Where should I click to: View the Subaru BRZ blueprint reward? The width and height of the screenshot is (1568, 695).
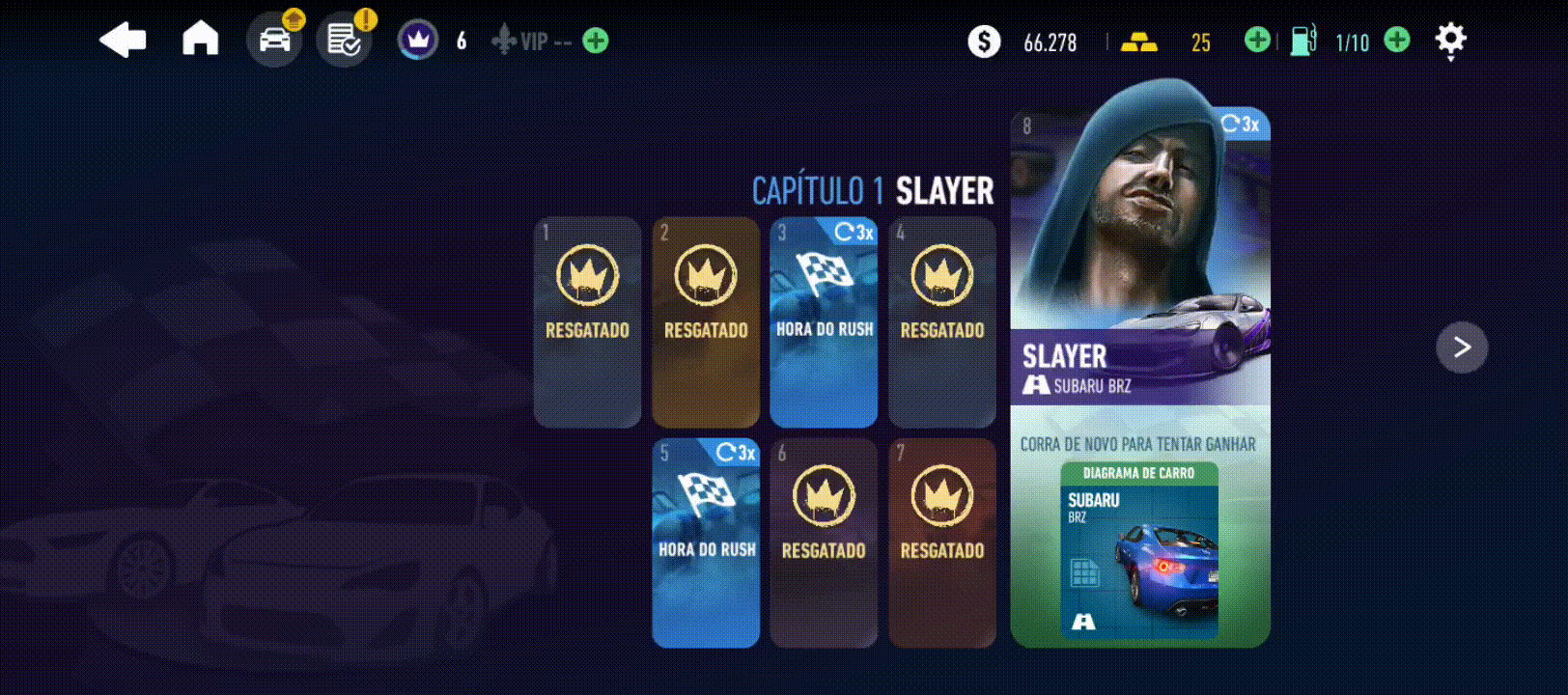[x=1139, y=550]
